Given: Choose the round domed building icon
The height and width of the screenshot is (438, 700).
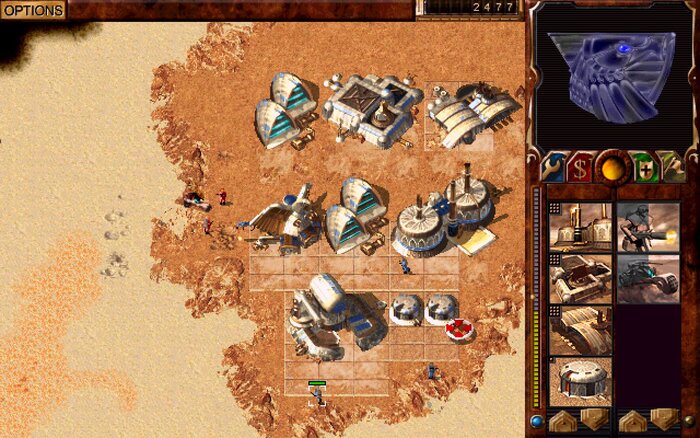Looking at the screenshot, I should coord(580,381).
